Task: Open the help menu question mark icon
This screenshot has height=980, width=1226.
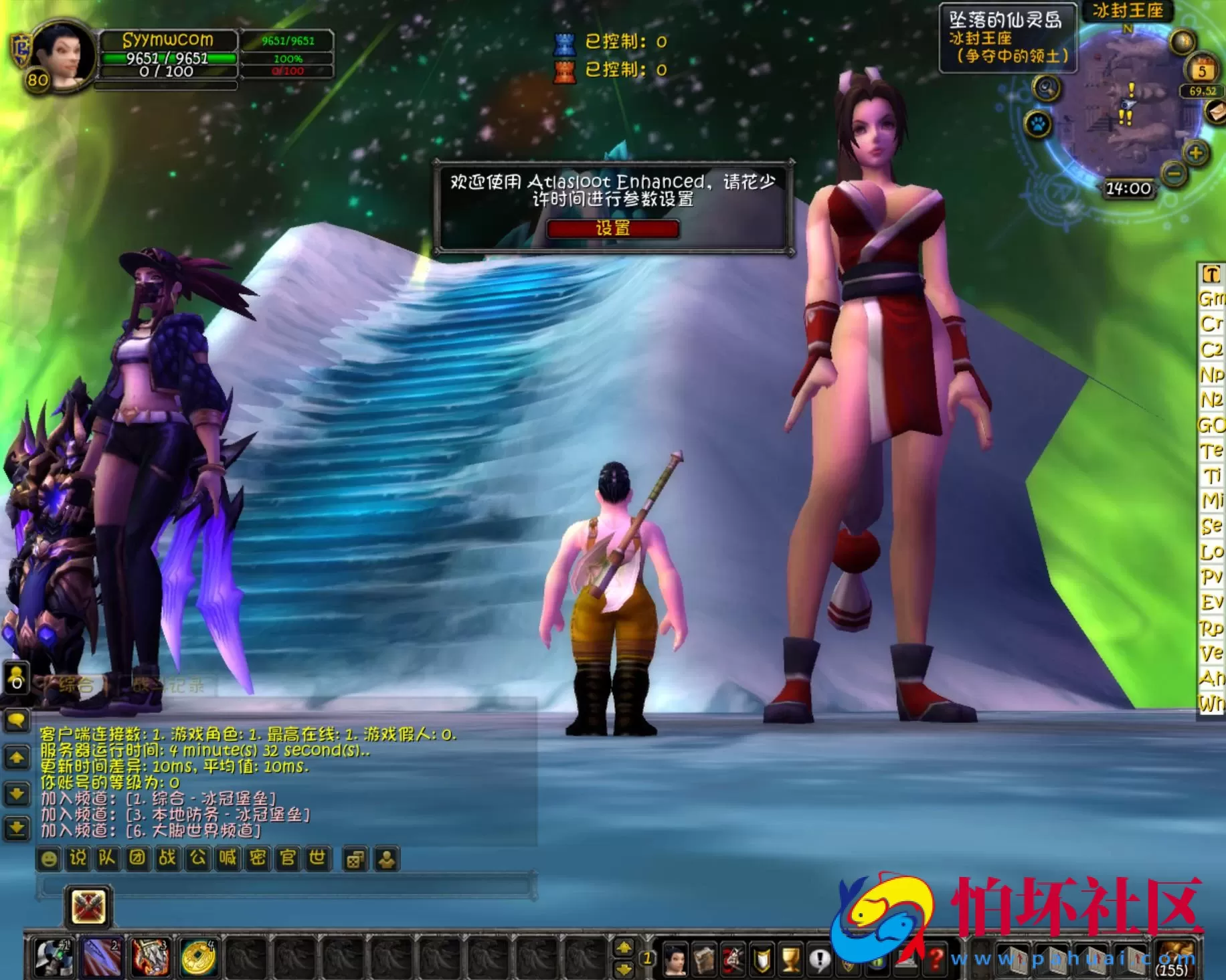Action: (936, 958)
